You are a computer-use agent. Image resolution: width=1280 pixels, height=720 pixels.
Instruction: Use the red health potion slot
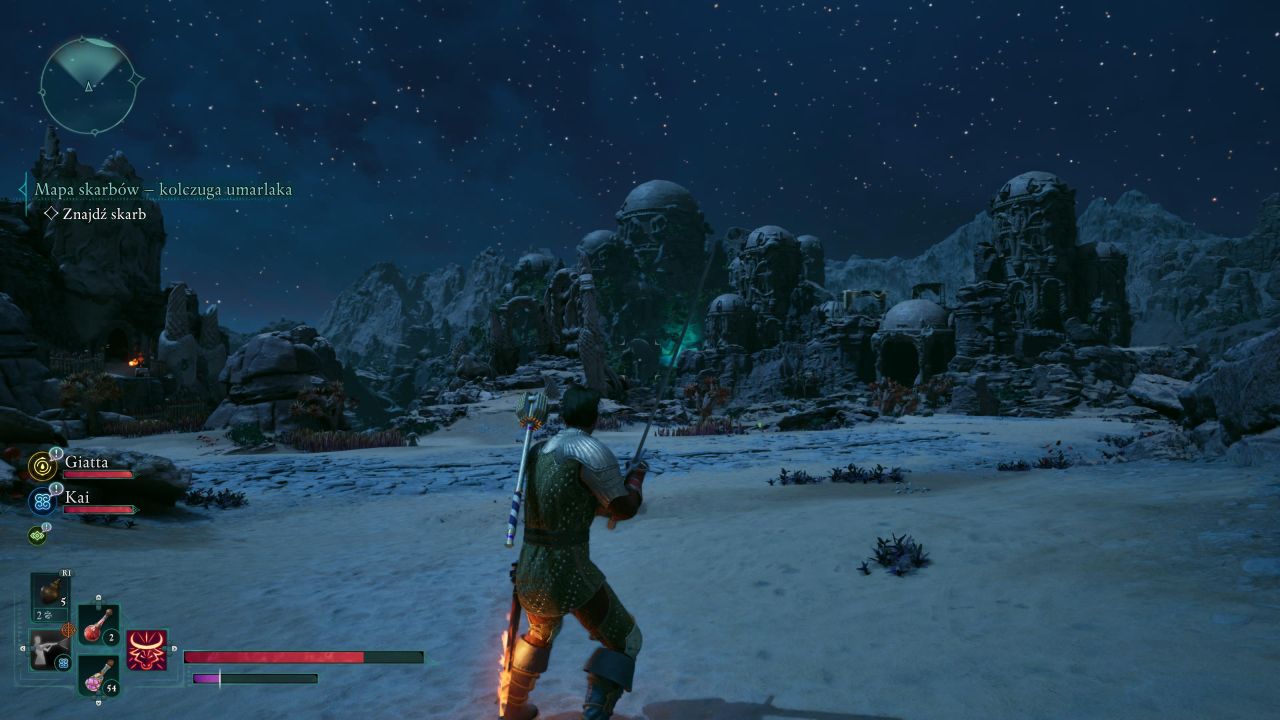(98, 627)
